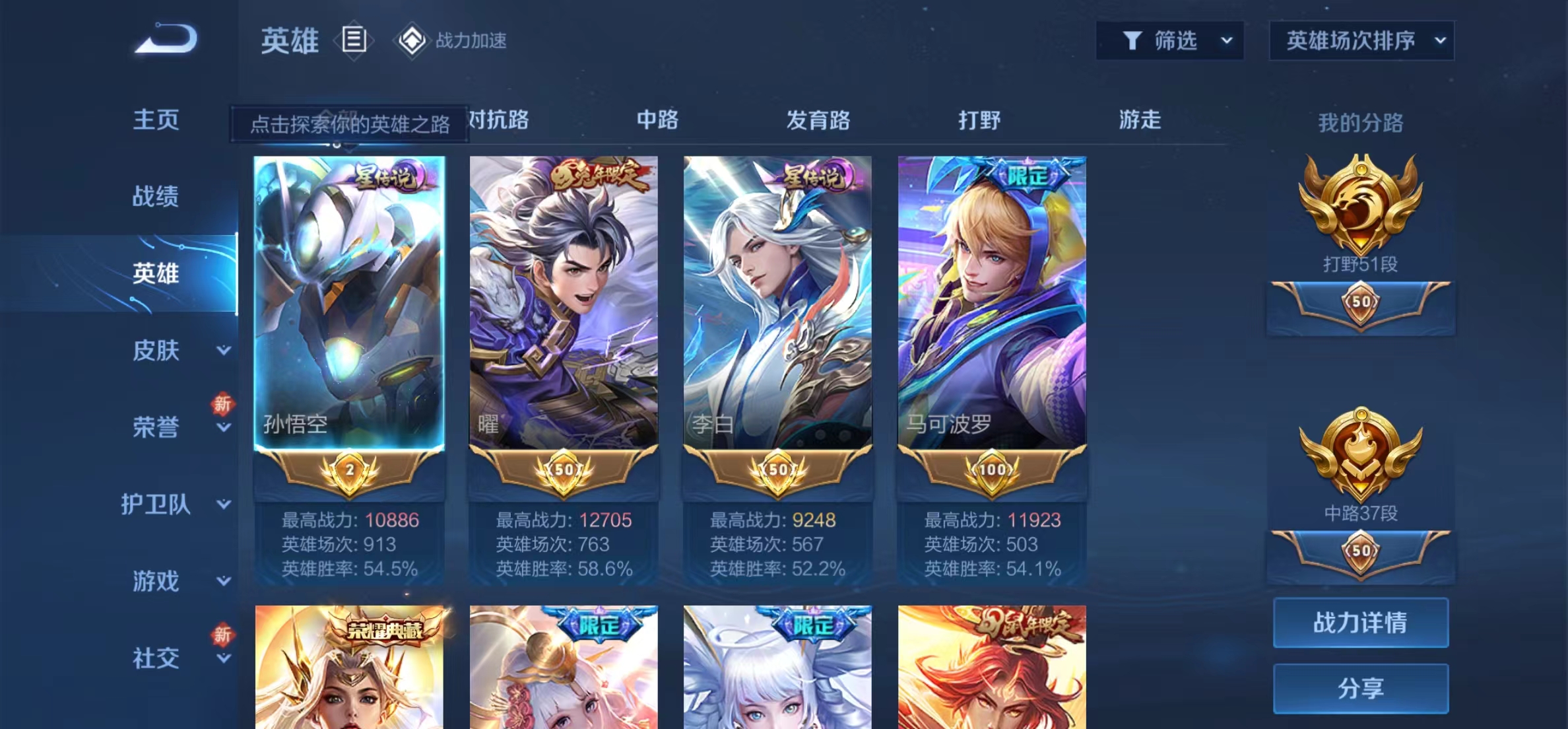Click the filter funnel icon next to 筛选
1568x729 pixels.
pos(1133,40)
